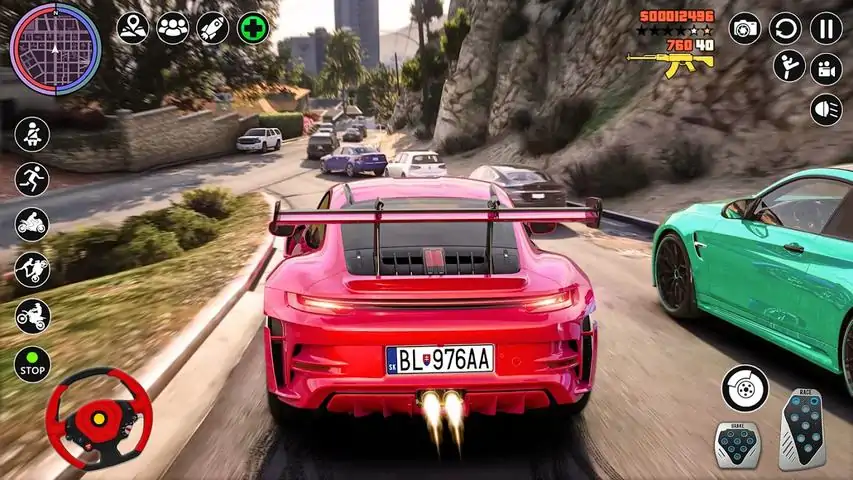Tap the red steering wheel control

click(99, 417)
